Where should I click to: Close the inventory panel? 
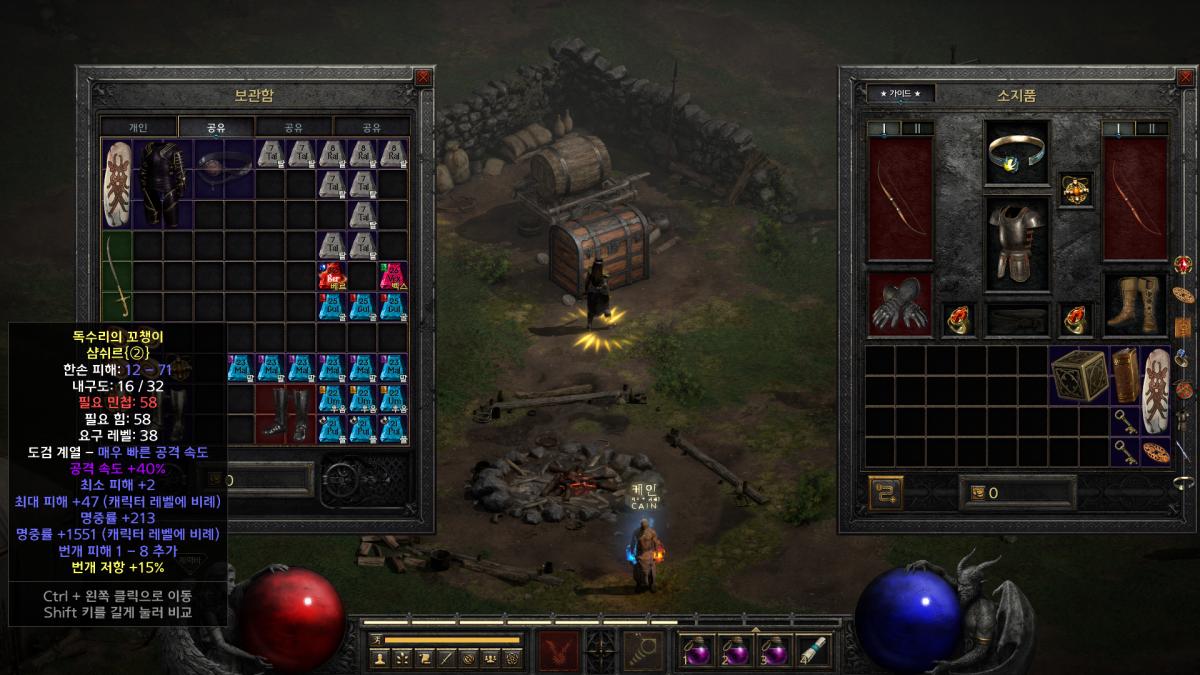tap(1185, 76)
